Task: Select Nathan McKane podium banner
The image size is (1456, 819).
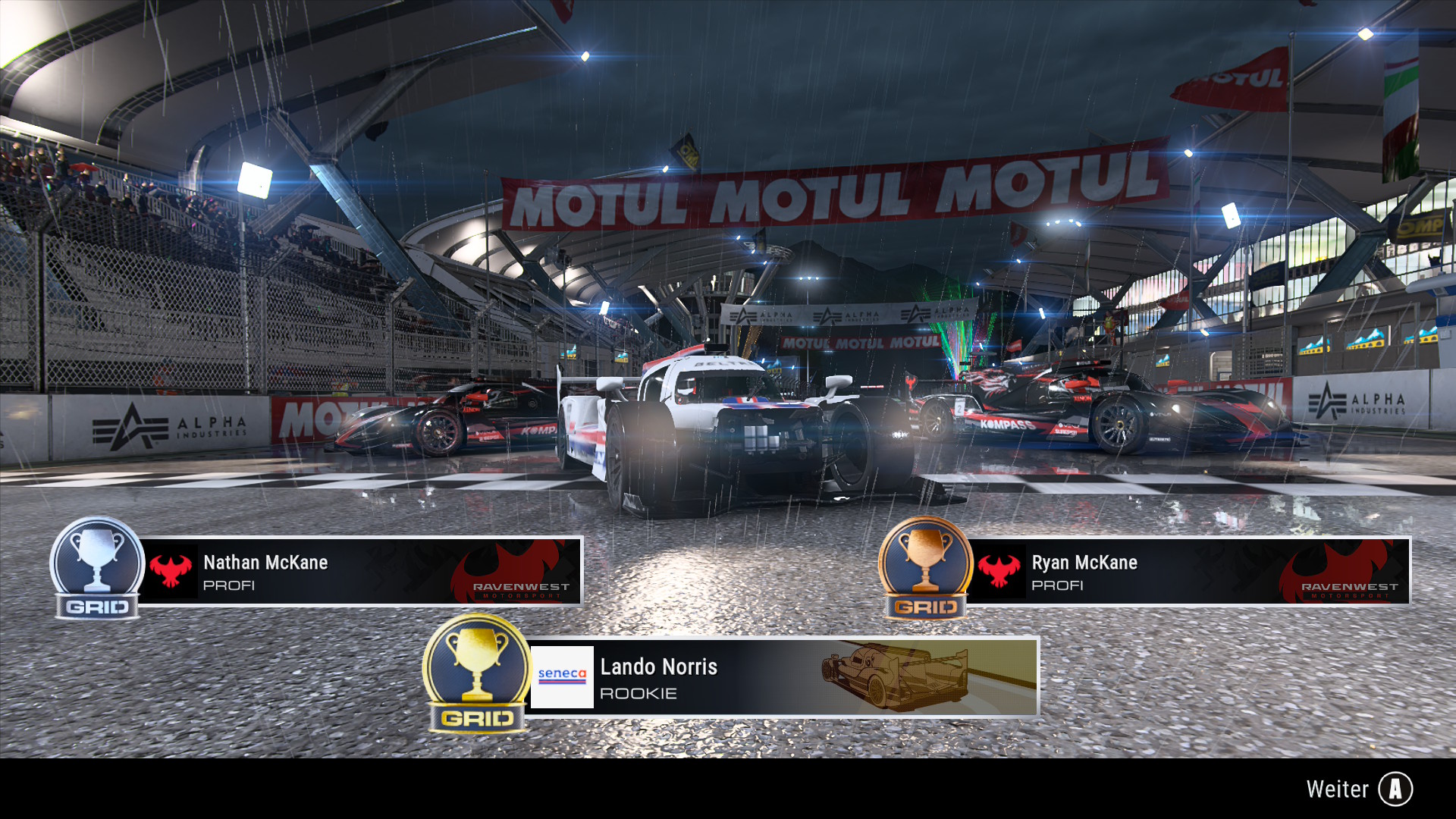Action: pos(360,572)
